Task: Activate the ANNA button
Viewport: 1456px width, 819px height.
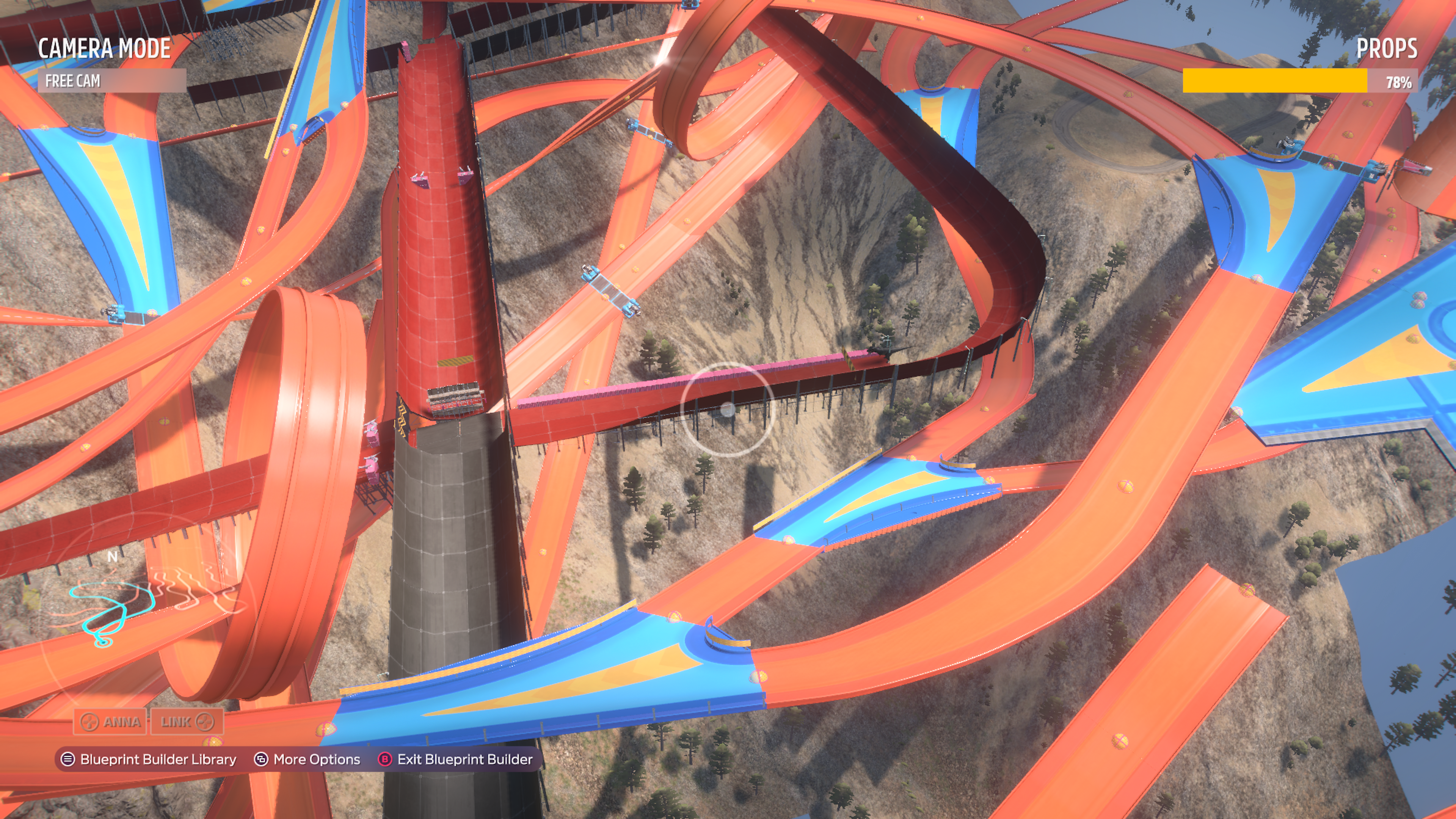Action: pos(110,722)
